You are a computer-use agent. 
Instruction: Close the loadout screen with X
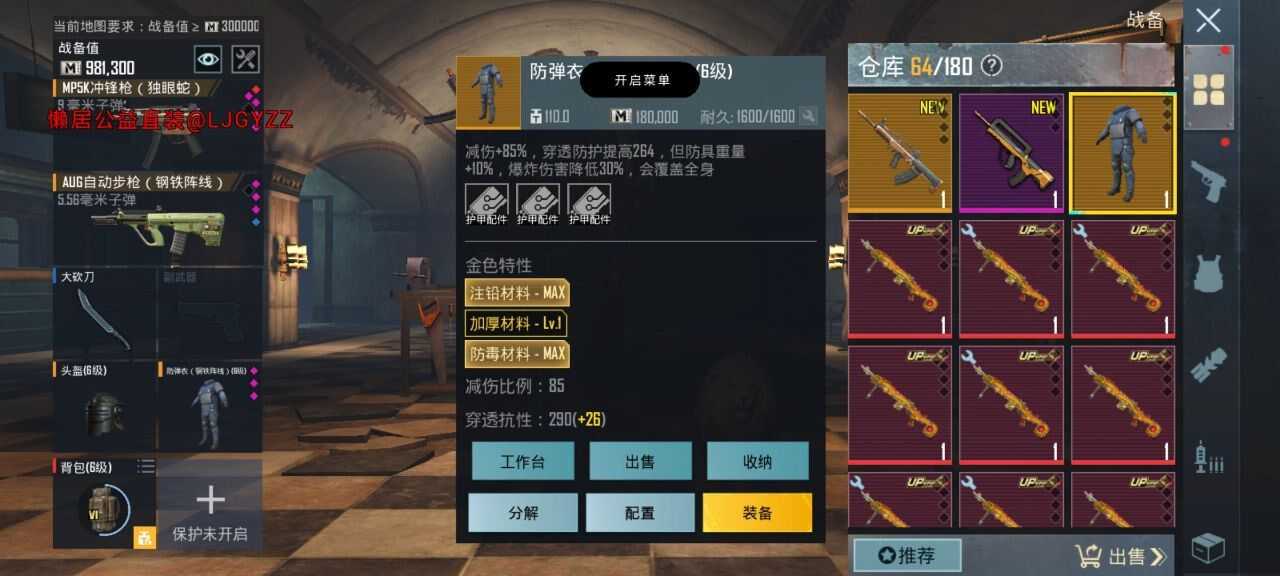click(1208, 20)
